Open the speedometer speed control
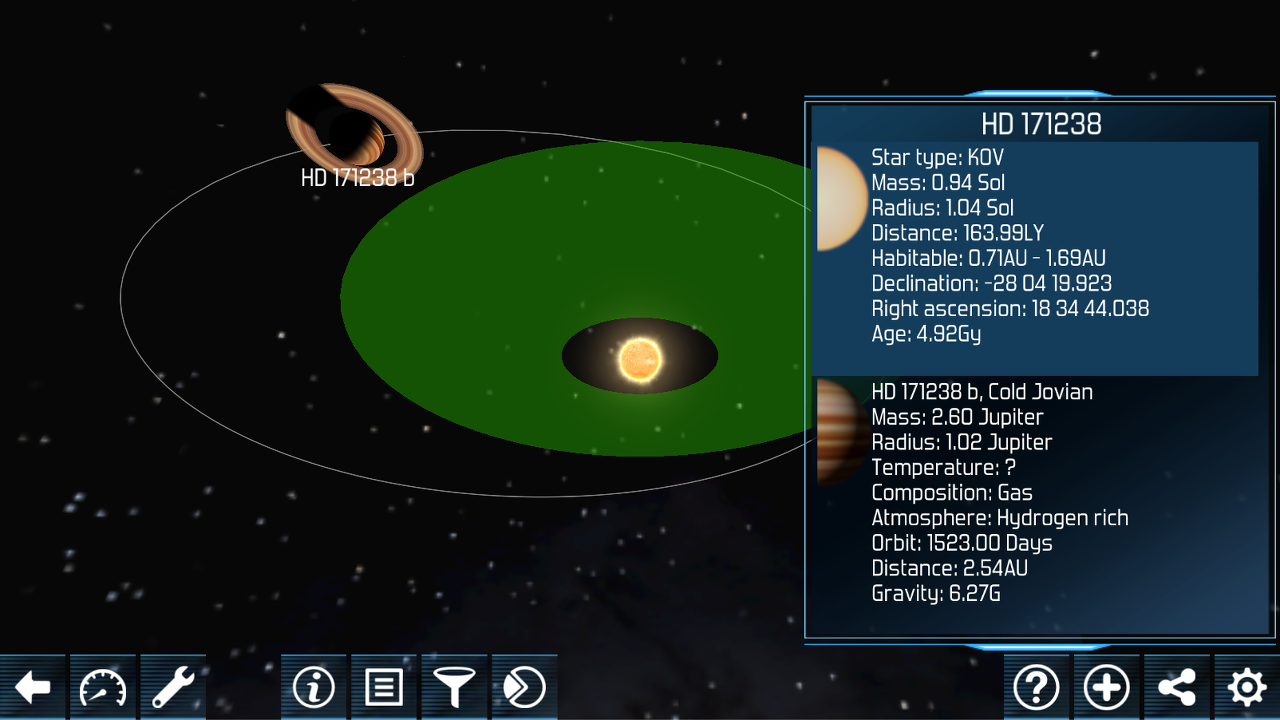 coord(103,688)
